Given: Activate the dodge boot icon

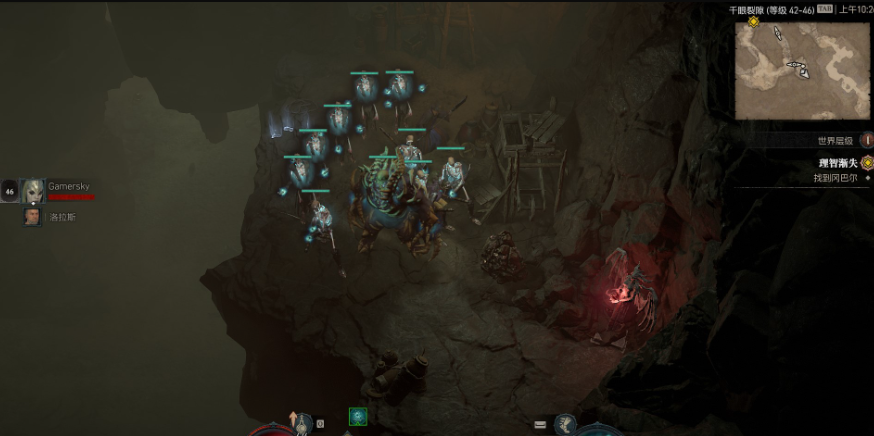Looking at the screenshot, I should point(565,425).
